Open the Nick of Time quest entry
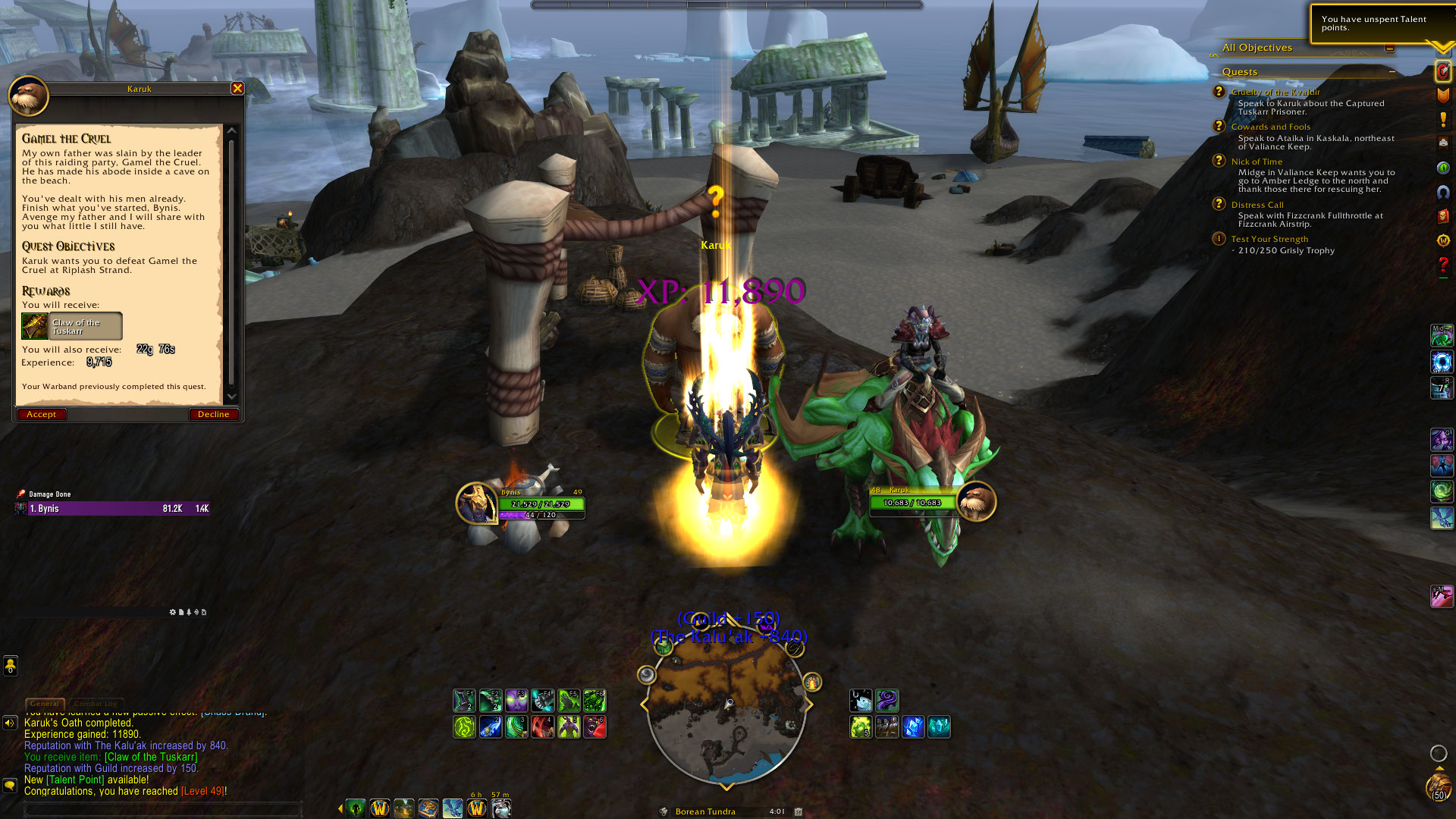 pos(1257,162)
